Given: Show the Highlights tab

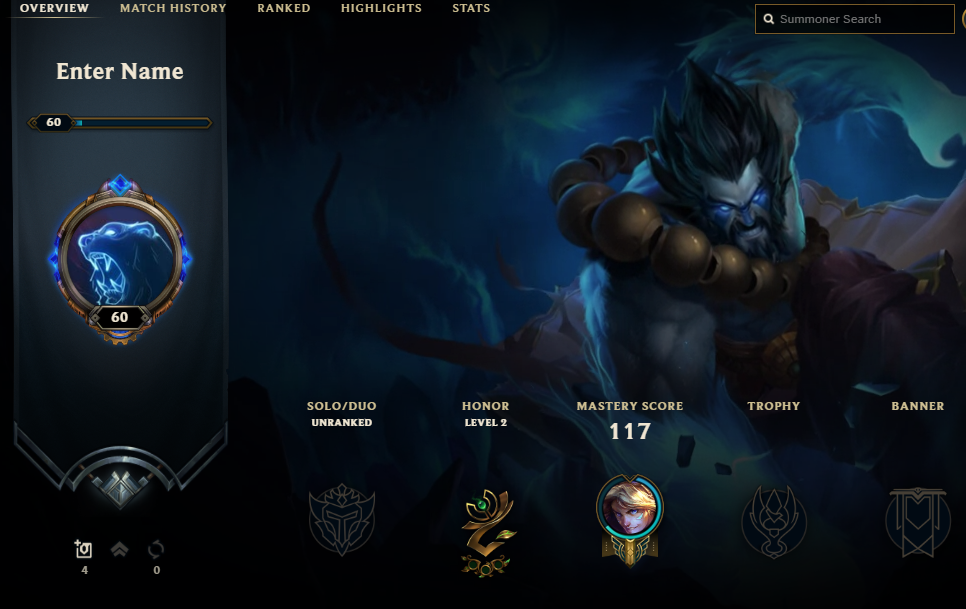Looking at the screenshot, I should coord(381,8).
